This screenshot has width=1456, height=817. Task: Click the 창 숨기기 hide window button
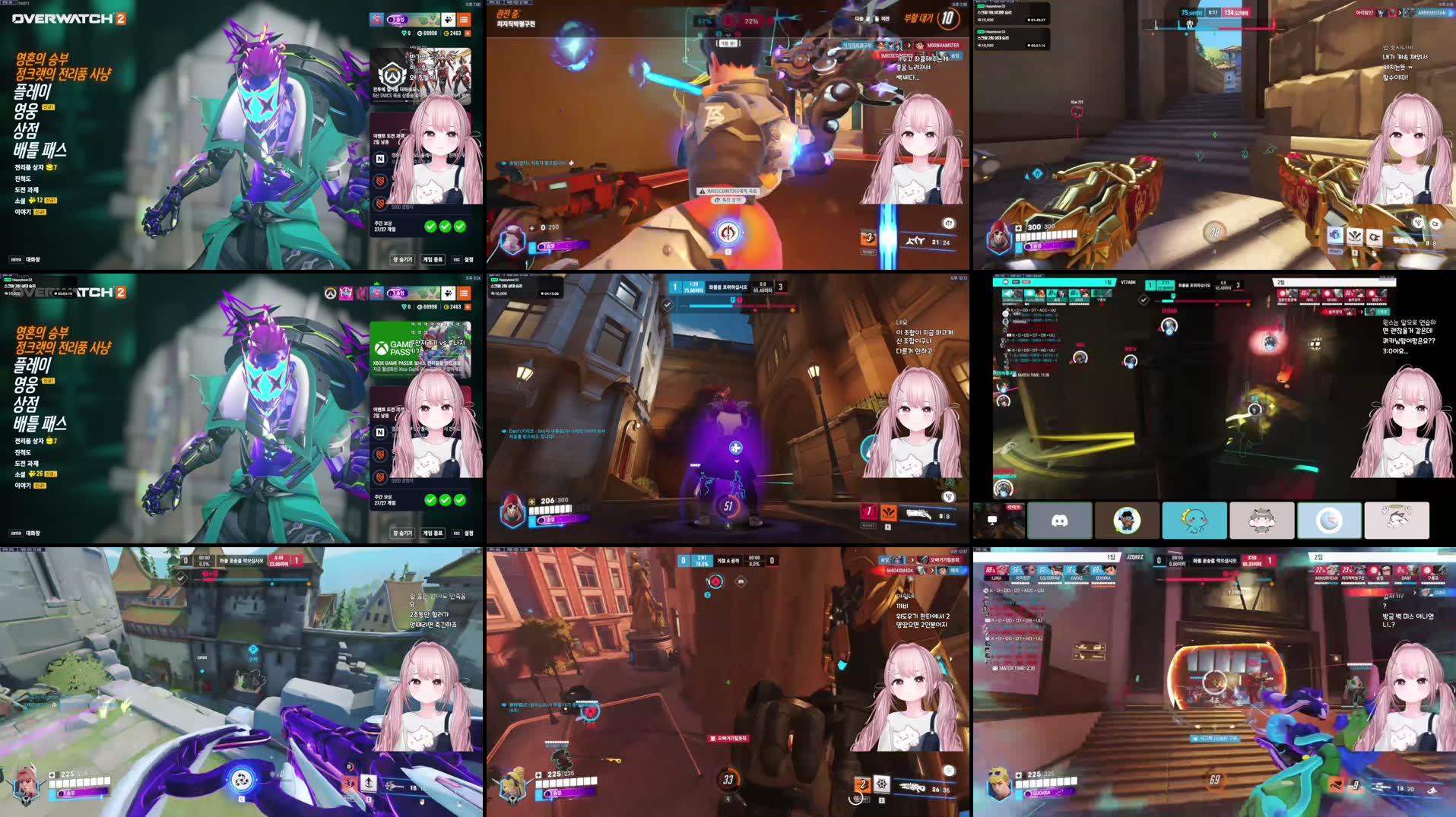pyautogui.click(x=403, y=258)
